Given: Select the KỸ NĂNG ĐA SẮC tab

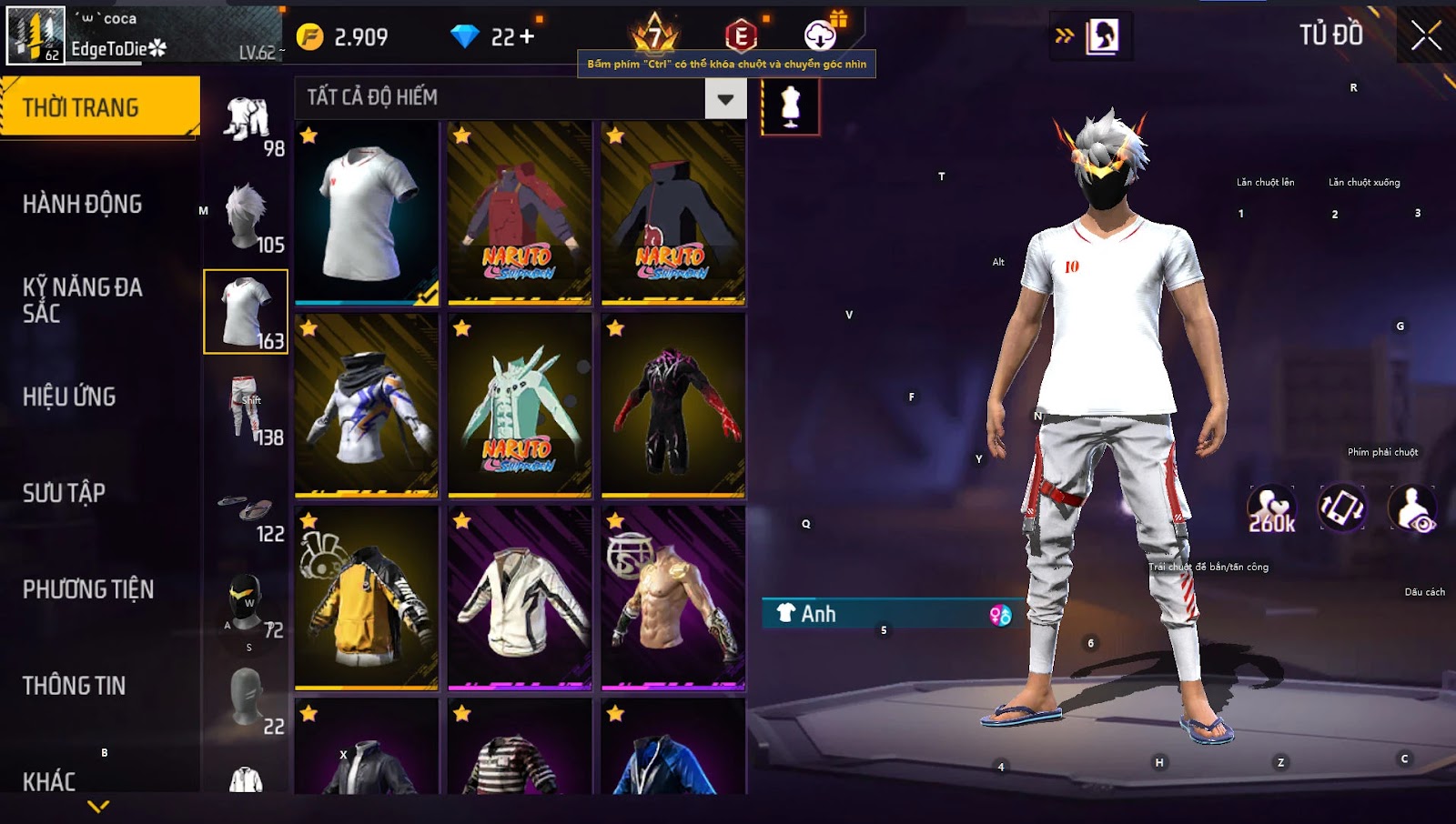Looking at the screenshot, I should (83, 300).
